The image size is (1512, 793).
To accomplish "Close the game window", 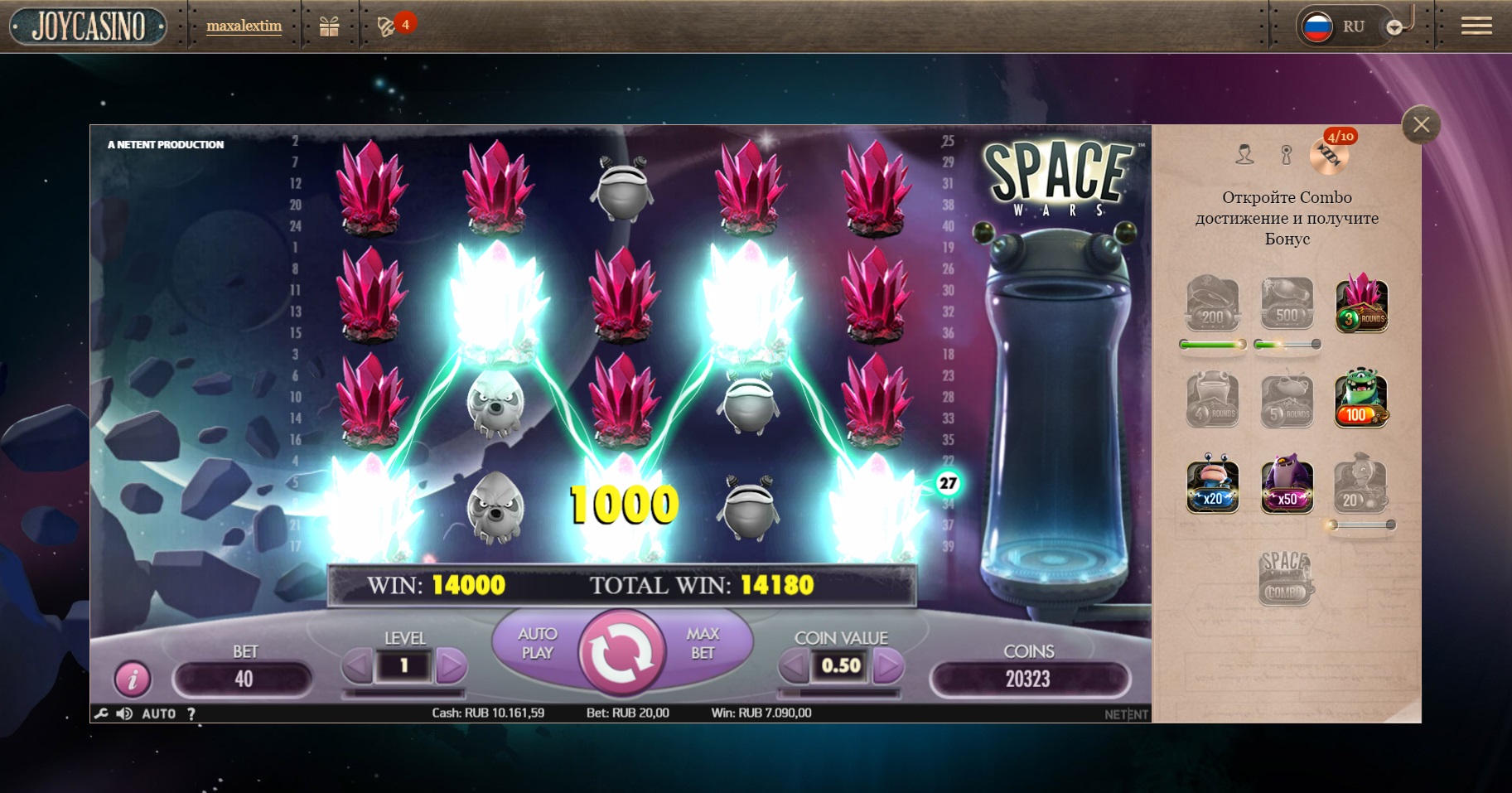I will point(1421,125).
